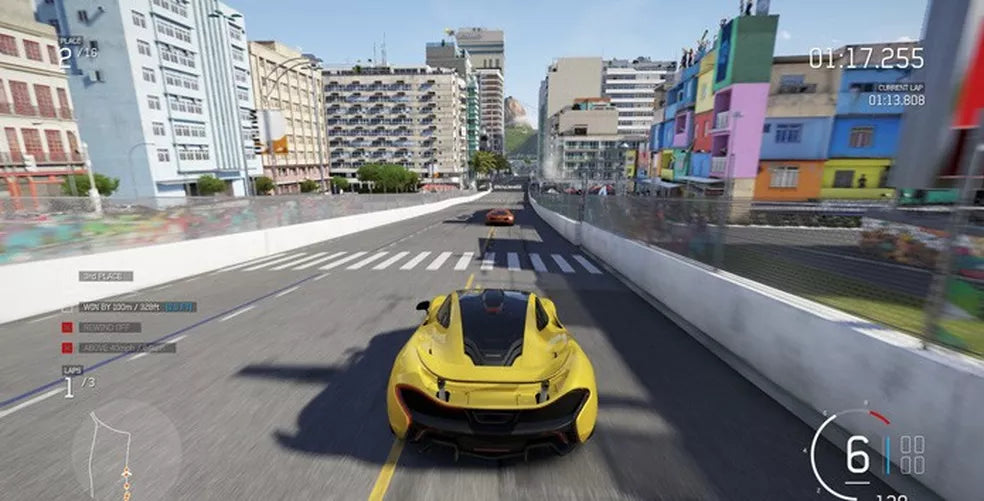This screenshot has height=501, width=984.
Task: Click the red Above 40mph objective marker
Action: tap(67, 348)
